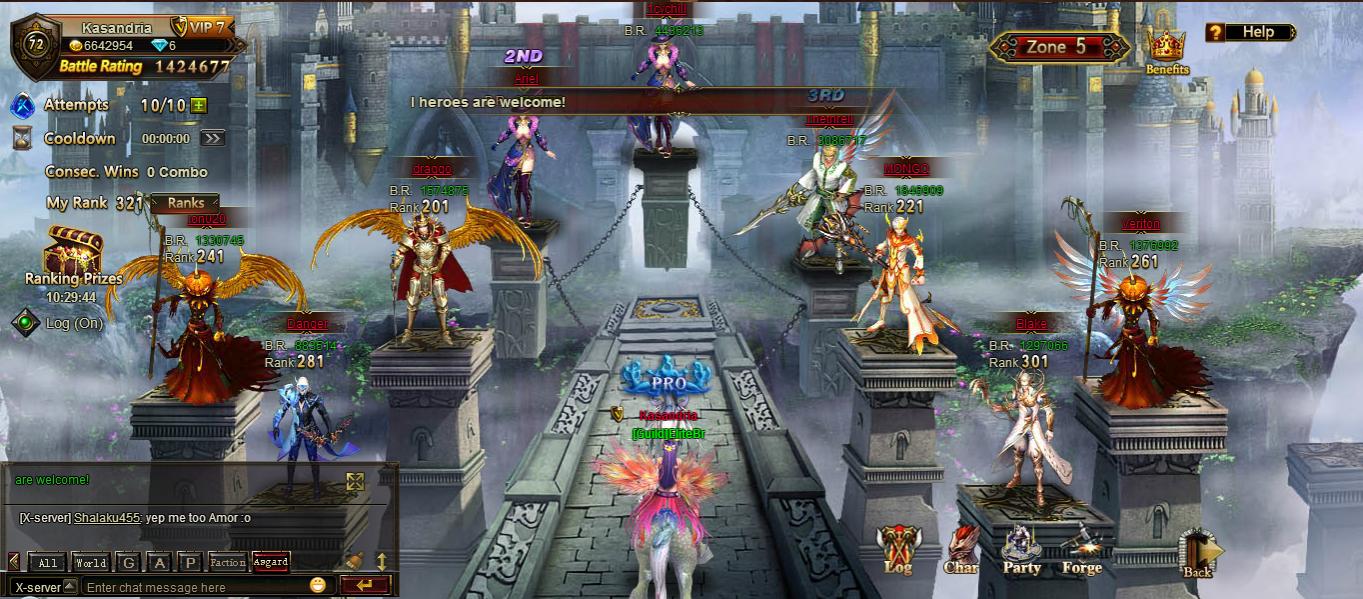1363x599 pixels.
Task: Open the chat emoji smiley picker
Action: (x=318, y=585)
